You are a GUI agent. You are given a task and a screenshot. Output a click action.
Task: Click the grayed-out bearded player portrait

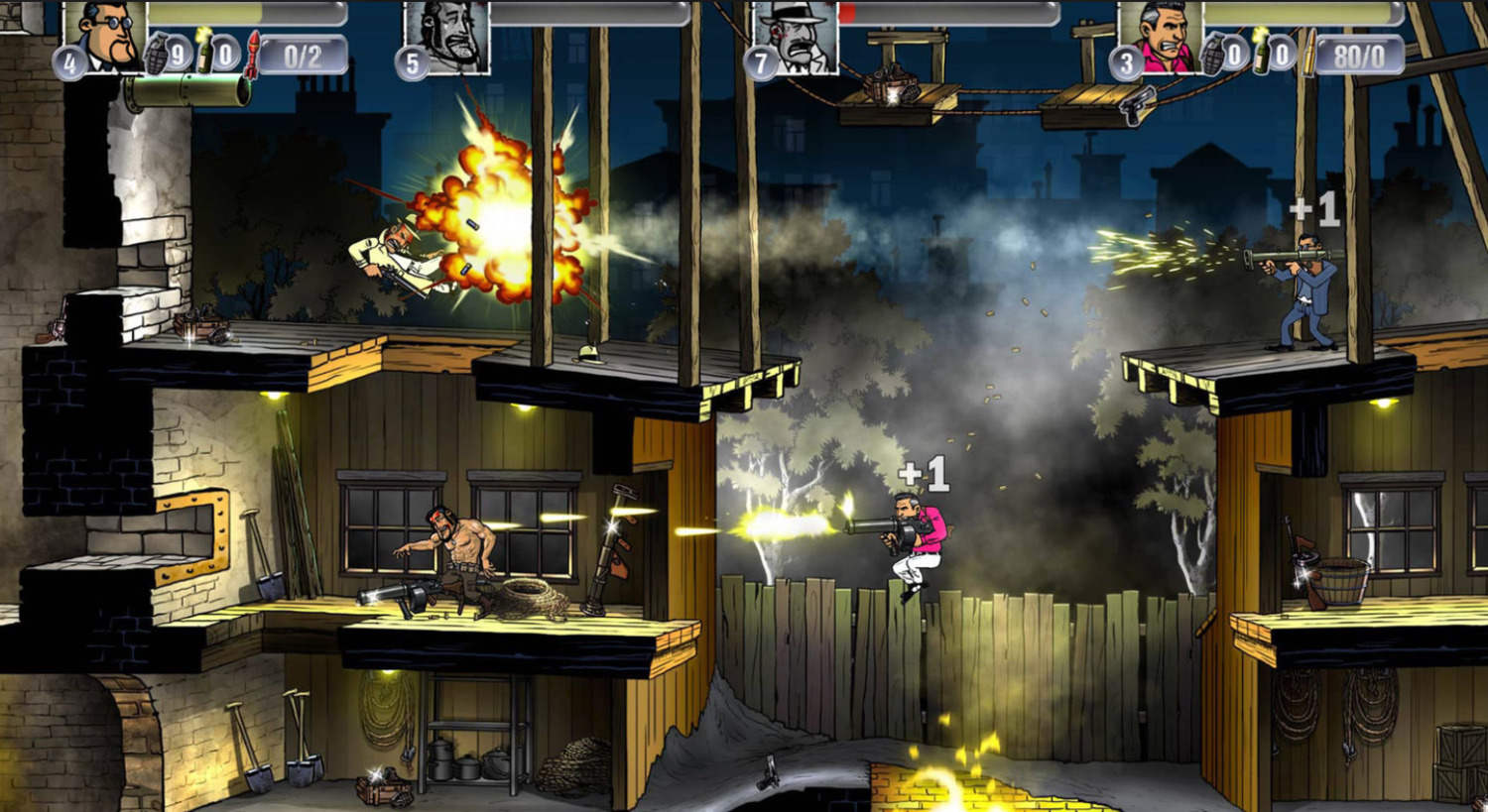pyautogui.click(x=446, y=36)
